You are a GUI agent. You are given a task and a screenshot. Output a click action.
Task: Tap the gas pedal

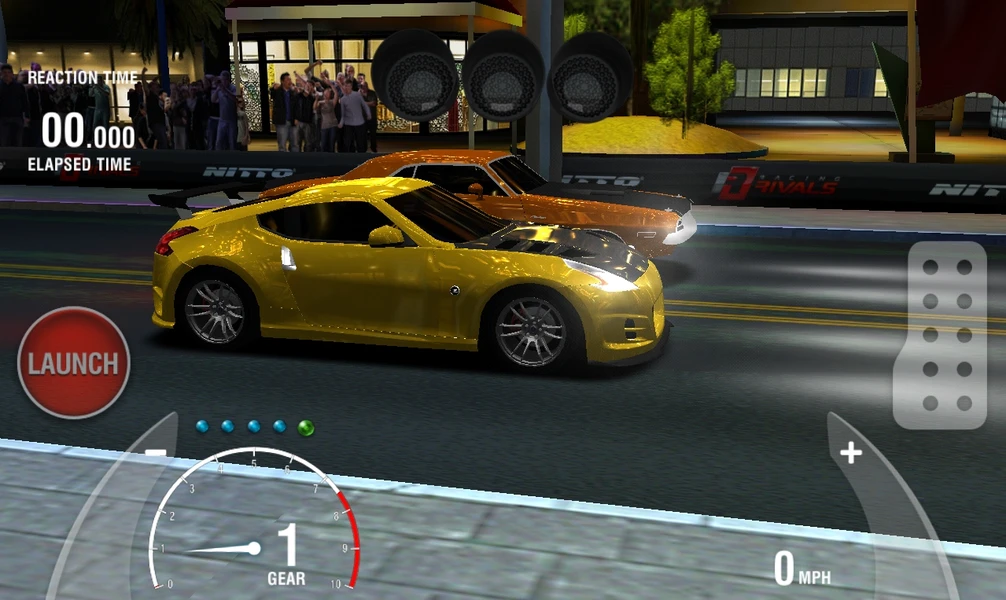939,335
